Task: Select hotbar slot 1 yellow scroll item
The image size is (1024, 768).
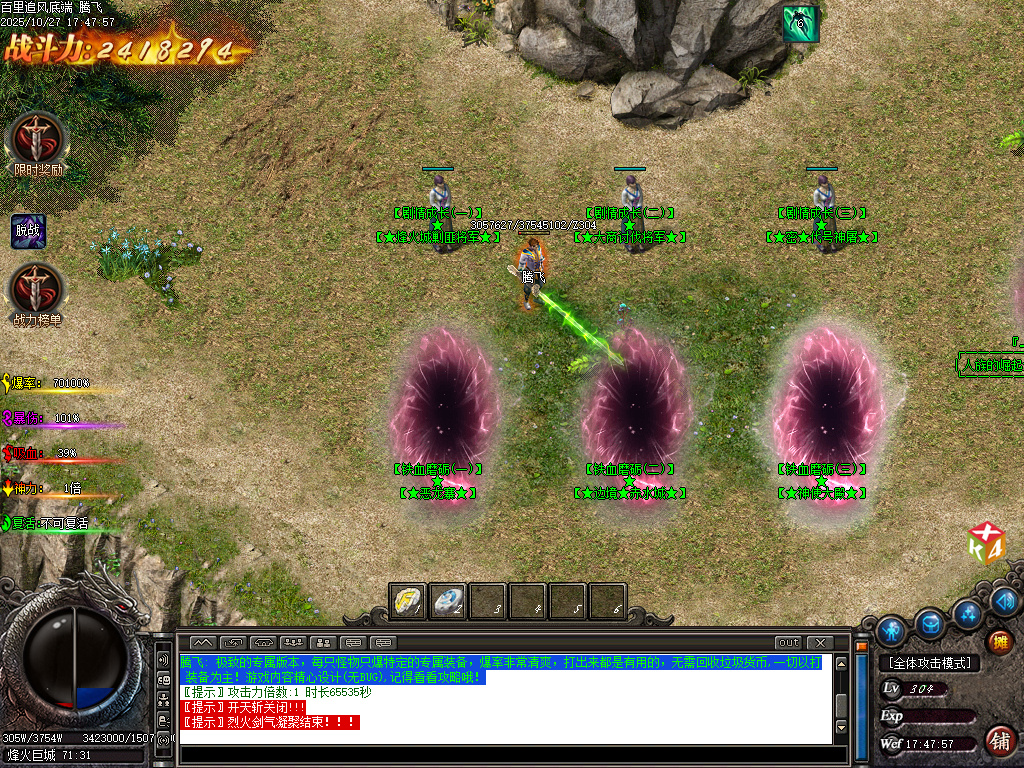Action: [x=407, y=601]
